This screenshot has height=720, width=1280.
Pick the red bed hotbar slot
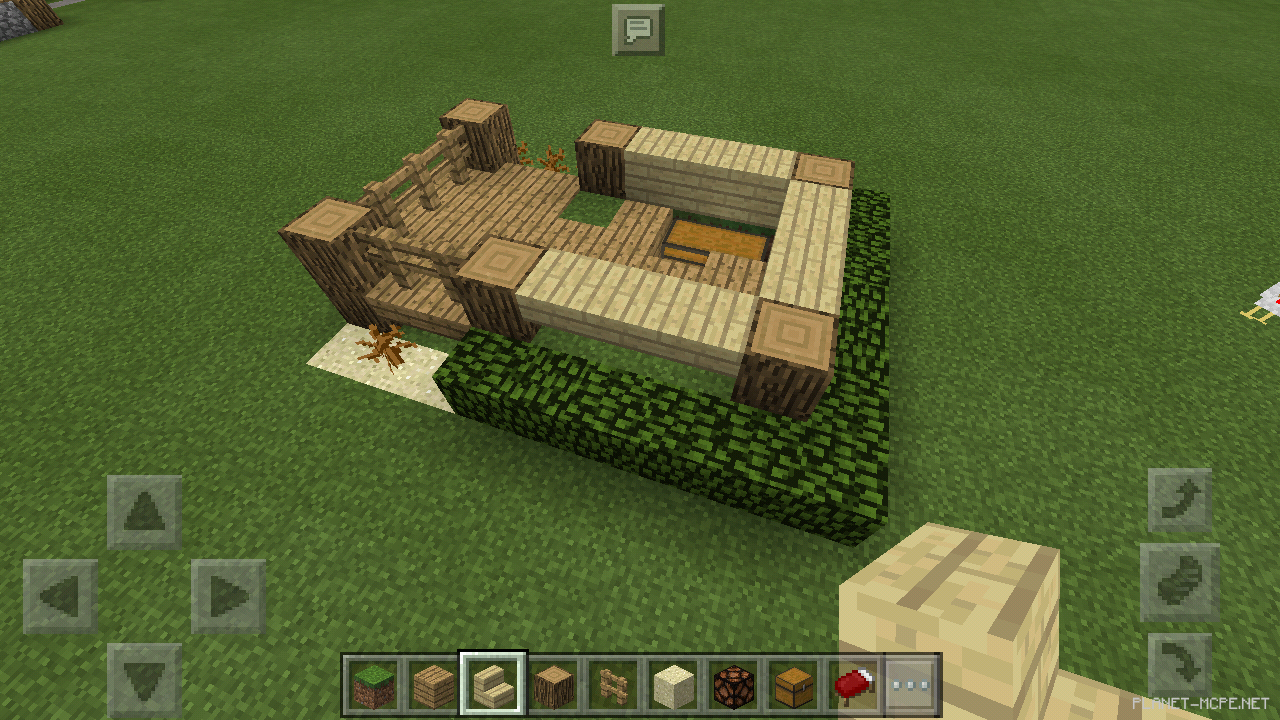(x=853, y=686)
